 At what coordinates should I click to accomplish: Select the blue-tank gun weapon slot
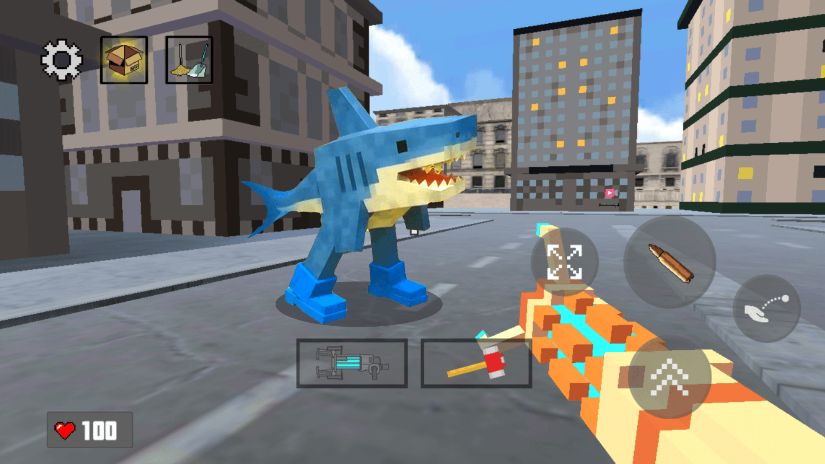click(x=352, y=363)
